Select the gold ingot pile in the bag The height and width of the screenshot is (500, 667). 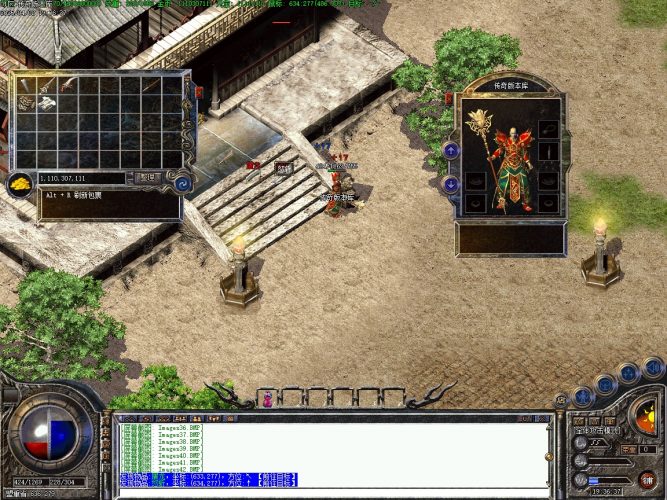(20, 183)
